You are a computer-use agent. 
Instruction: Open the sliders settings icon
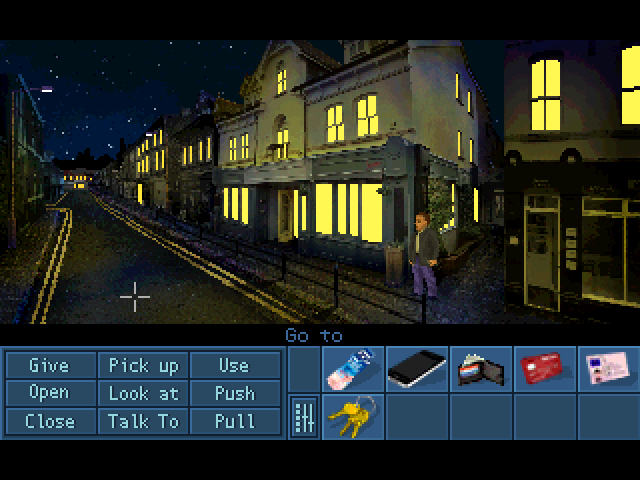(x=303, y=416)
